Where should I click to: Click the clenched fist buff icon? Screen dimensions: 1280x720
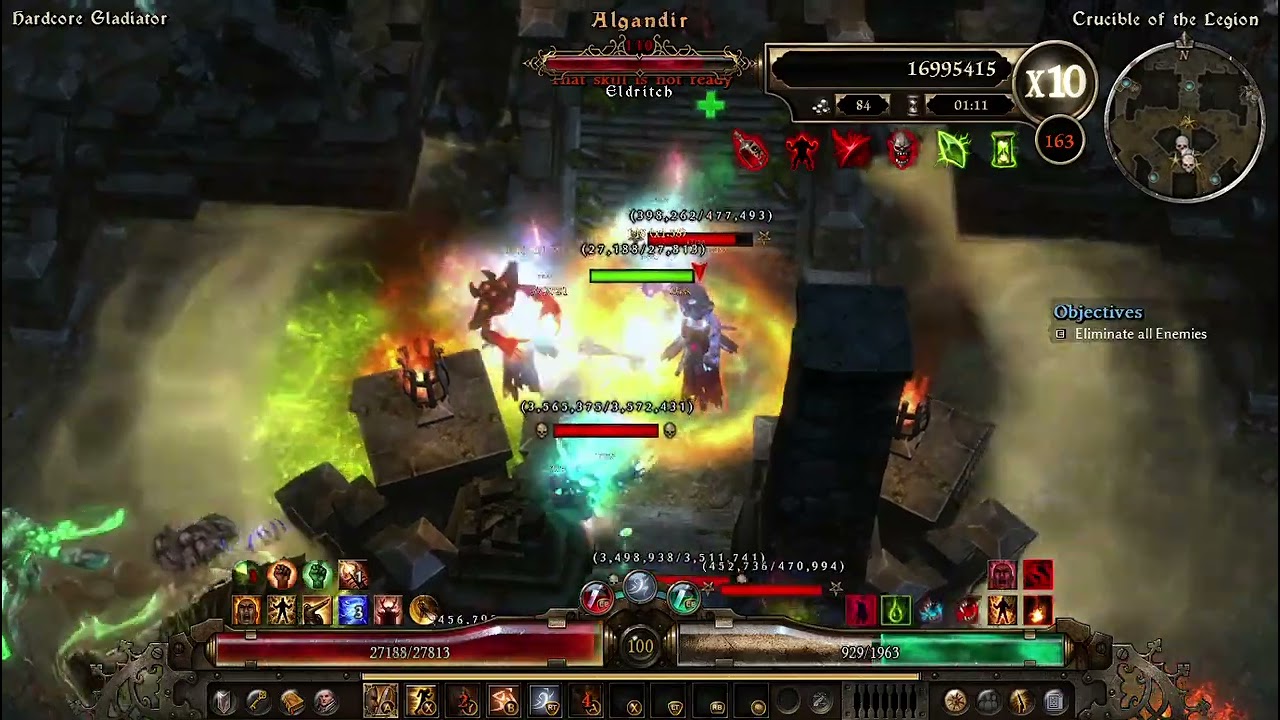282,575
